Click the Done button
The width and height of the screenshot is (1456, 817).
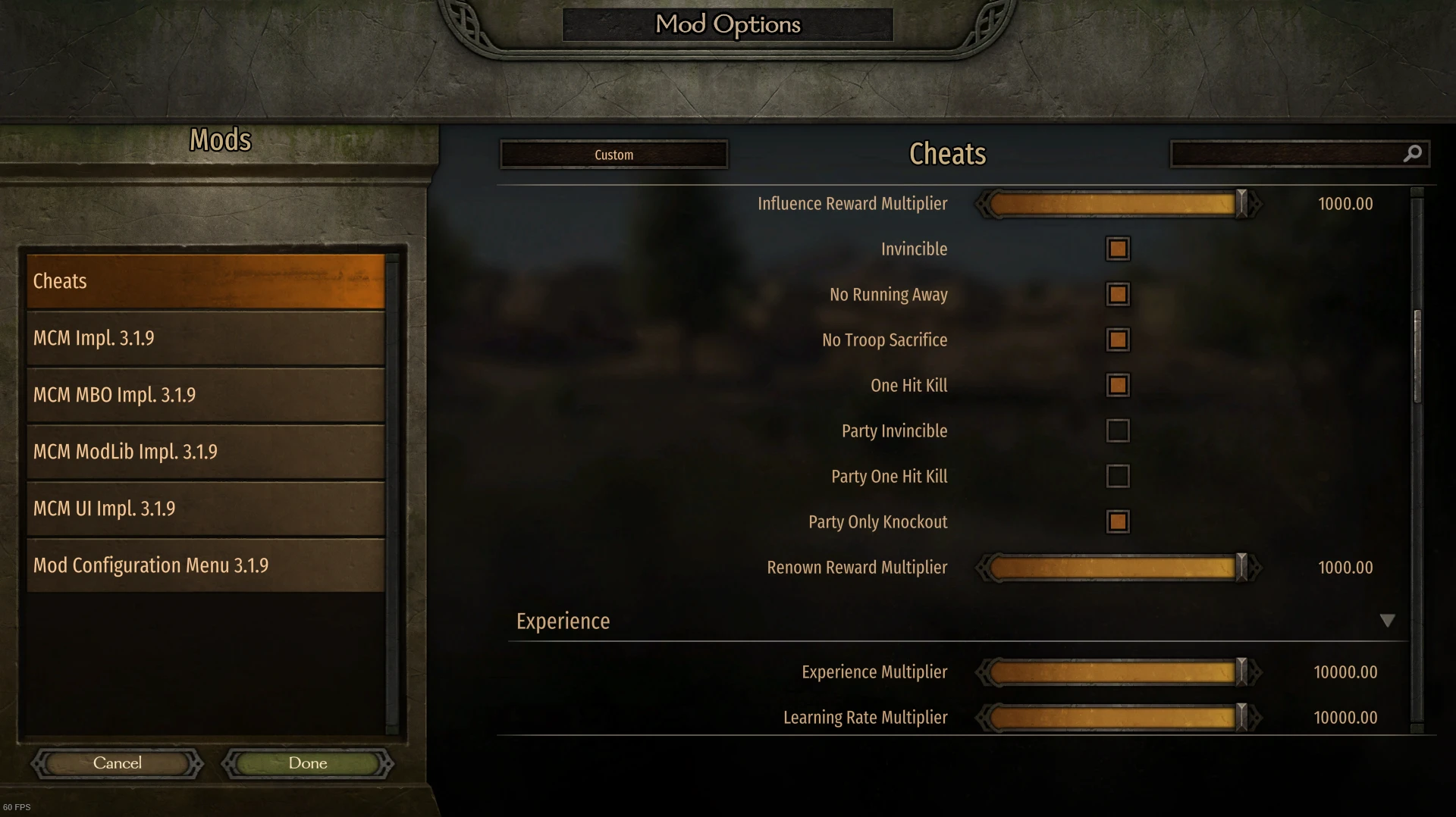[x=306, y=763]
